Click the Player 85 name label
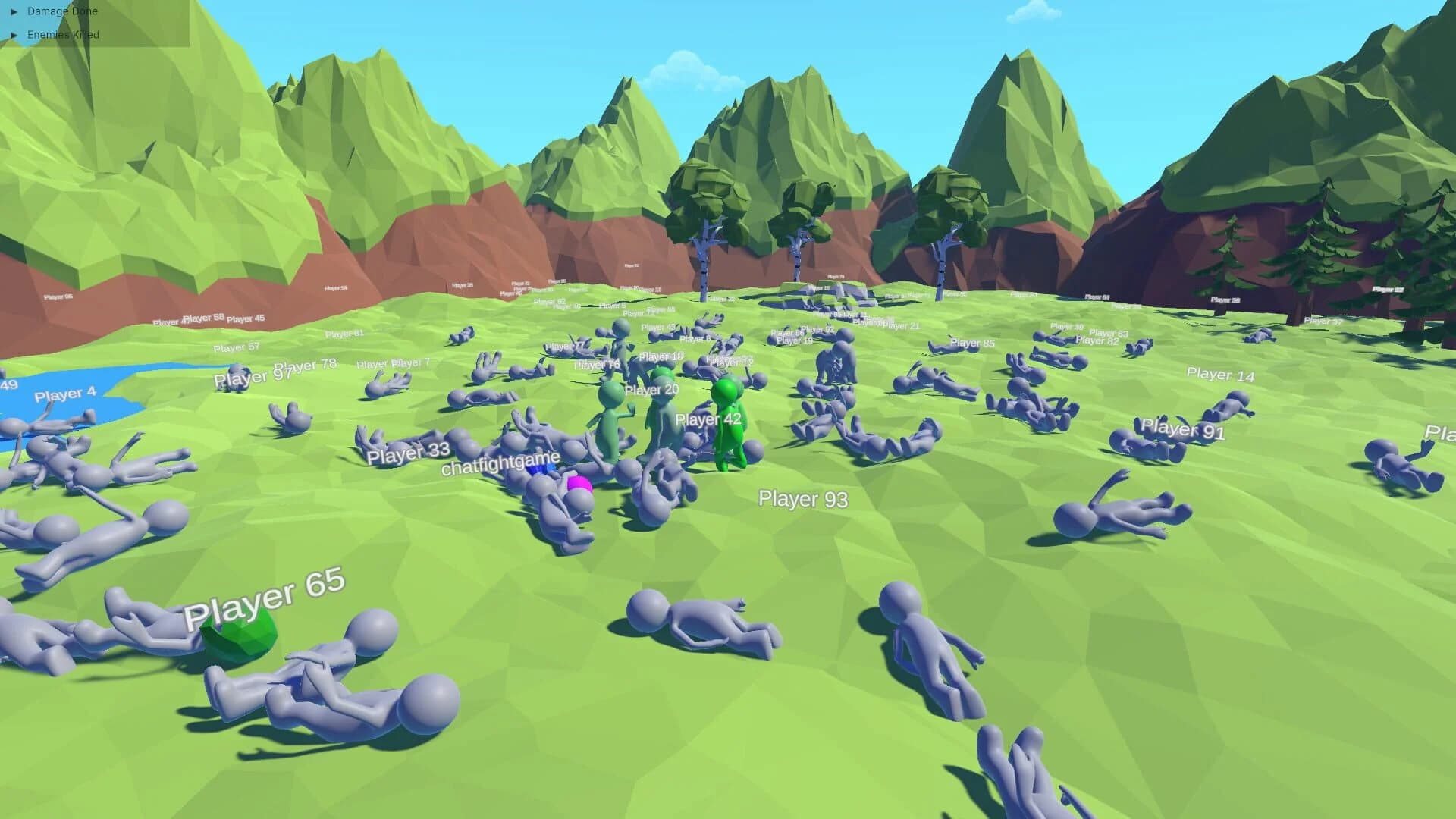The height and width of the screenshot is (819, 1456). (971, 343)
